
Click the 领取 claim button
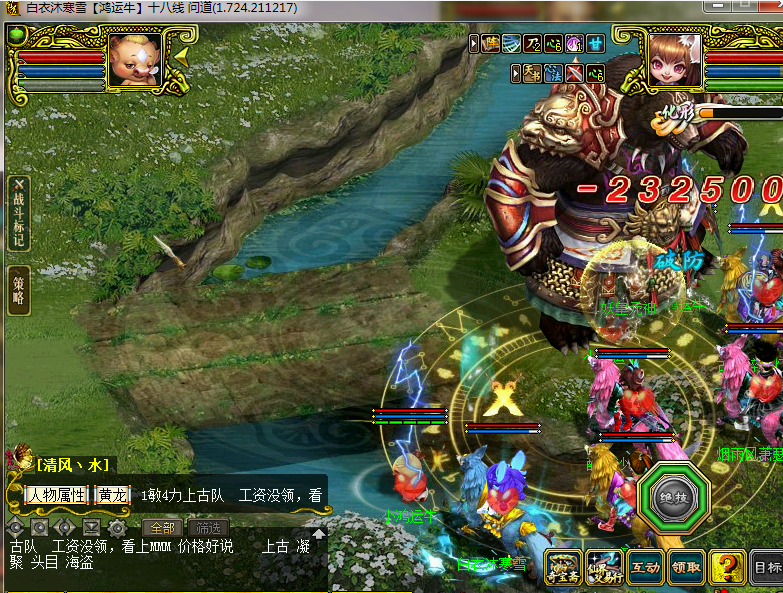click(x=686, y=567)
